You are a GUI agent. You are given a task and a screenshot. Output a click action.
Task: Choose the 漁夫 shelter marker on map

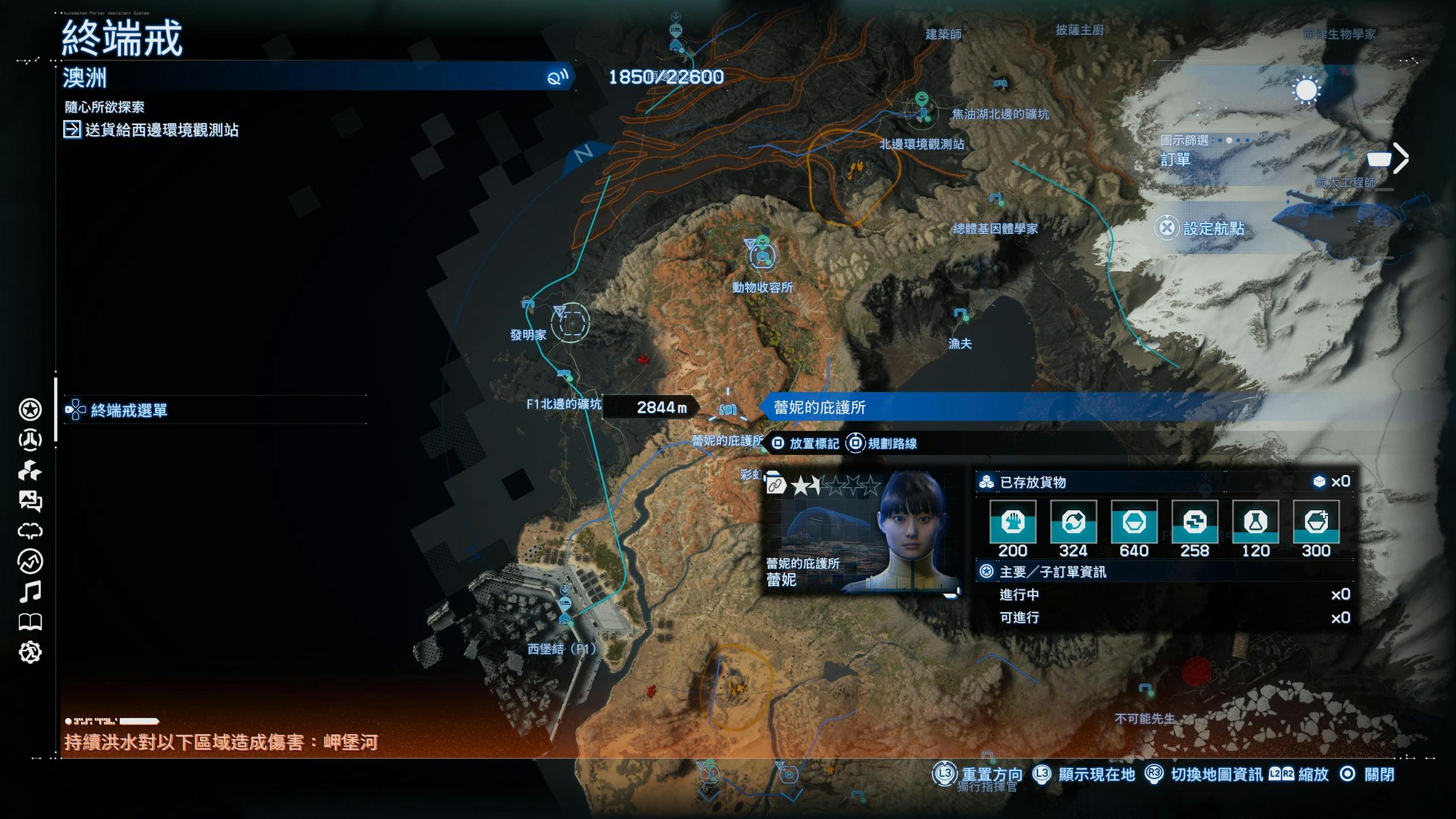pyautogui.click(x=961, y=315)
